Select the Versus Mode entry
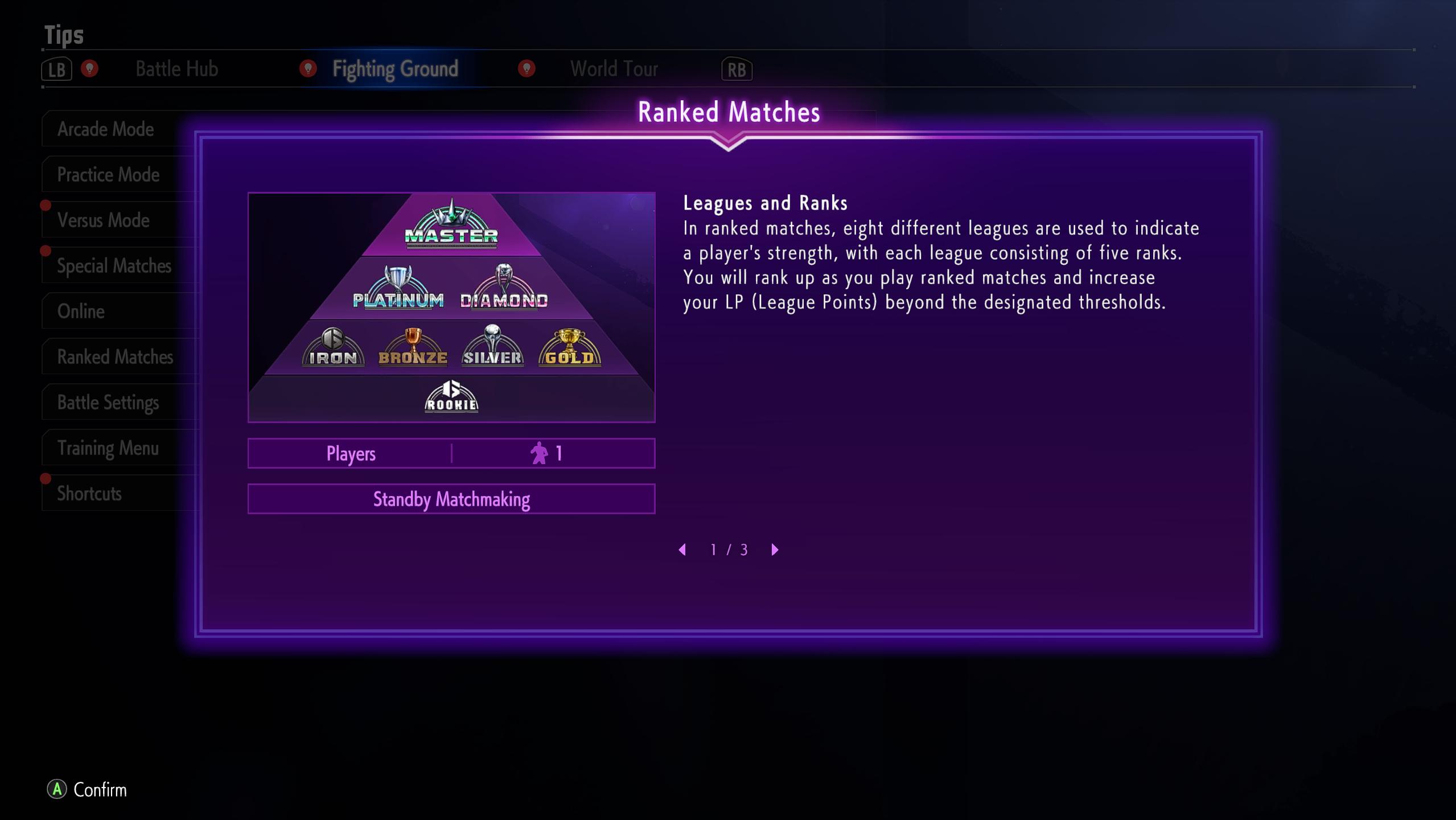 [x=104, y=220]
